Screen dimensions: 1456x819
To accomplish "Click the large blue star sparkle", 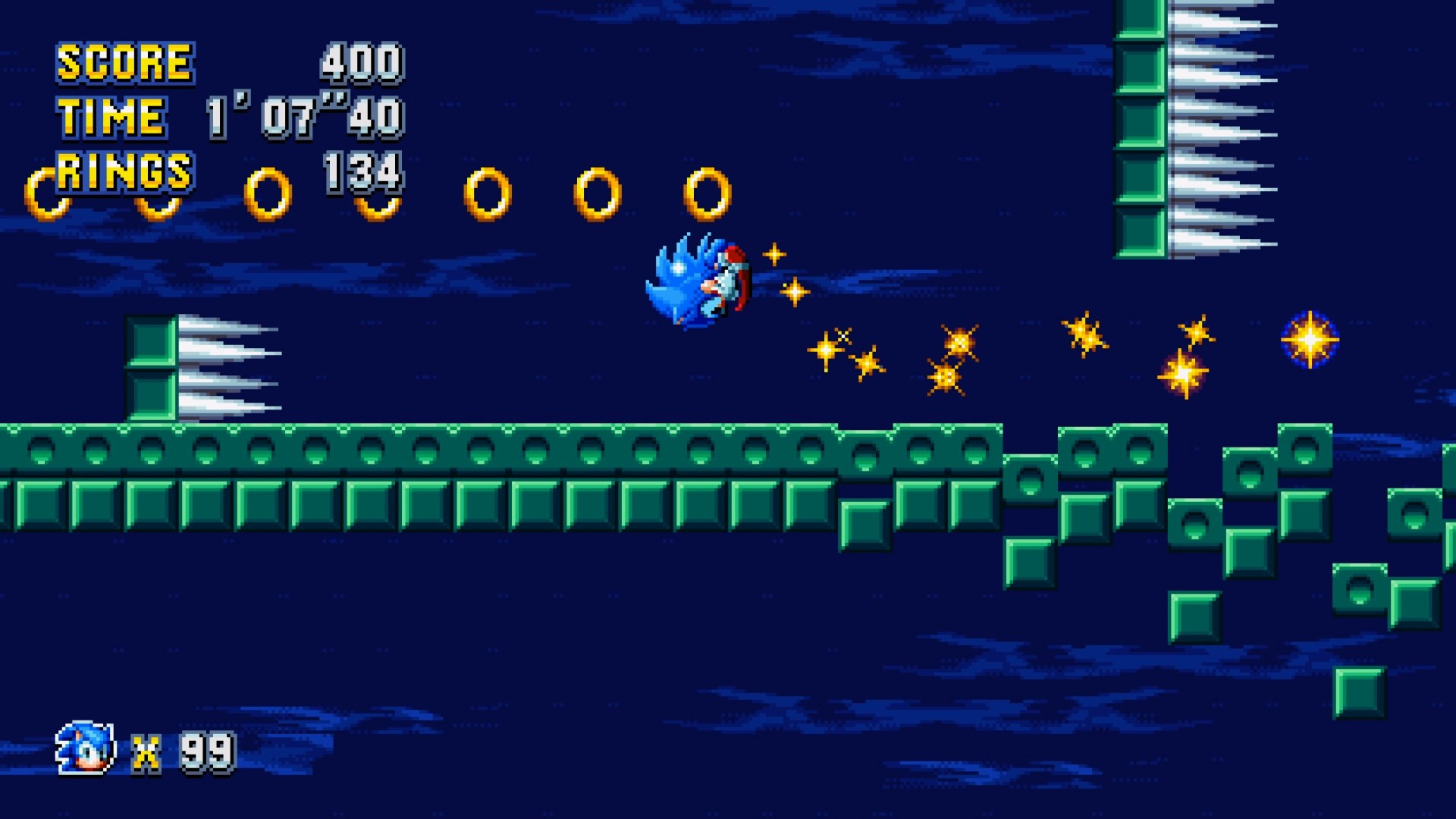I will [1309, 341].
